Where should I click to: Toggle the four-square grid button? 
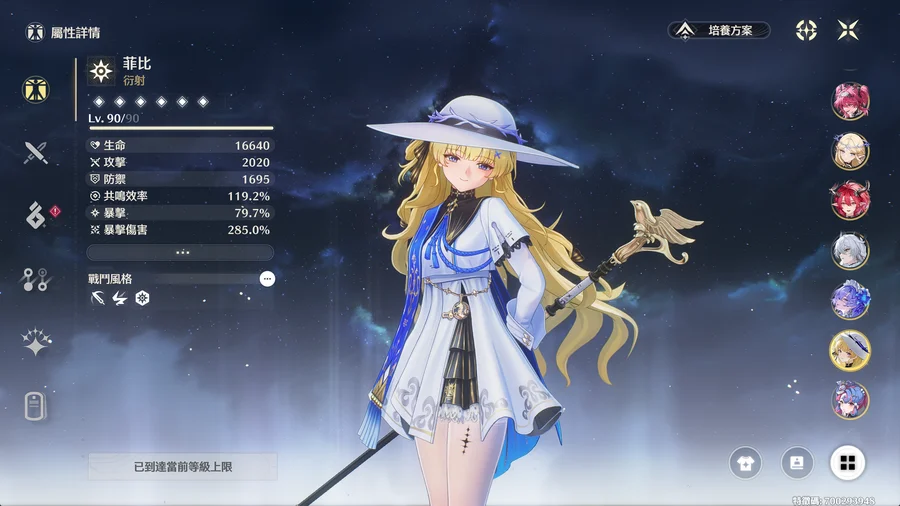[847, 462]
